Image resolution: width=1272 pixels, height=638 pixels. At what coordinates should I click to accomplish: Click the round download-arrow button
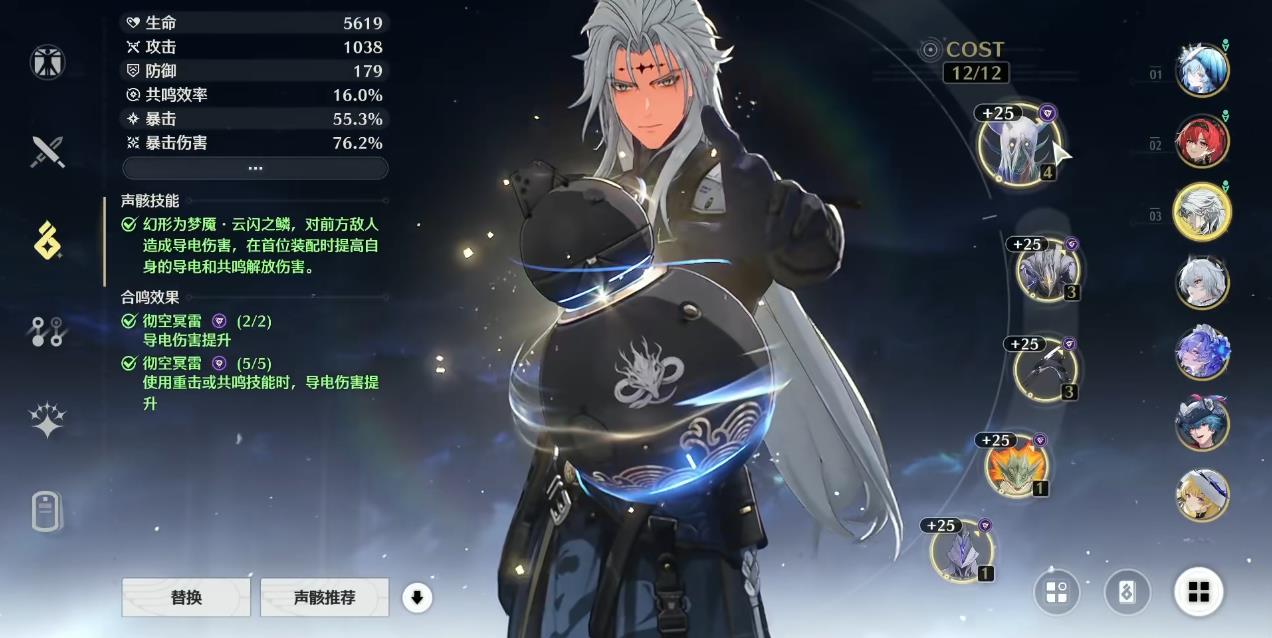point(417,598)
